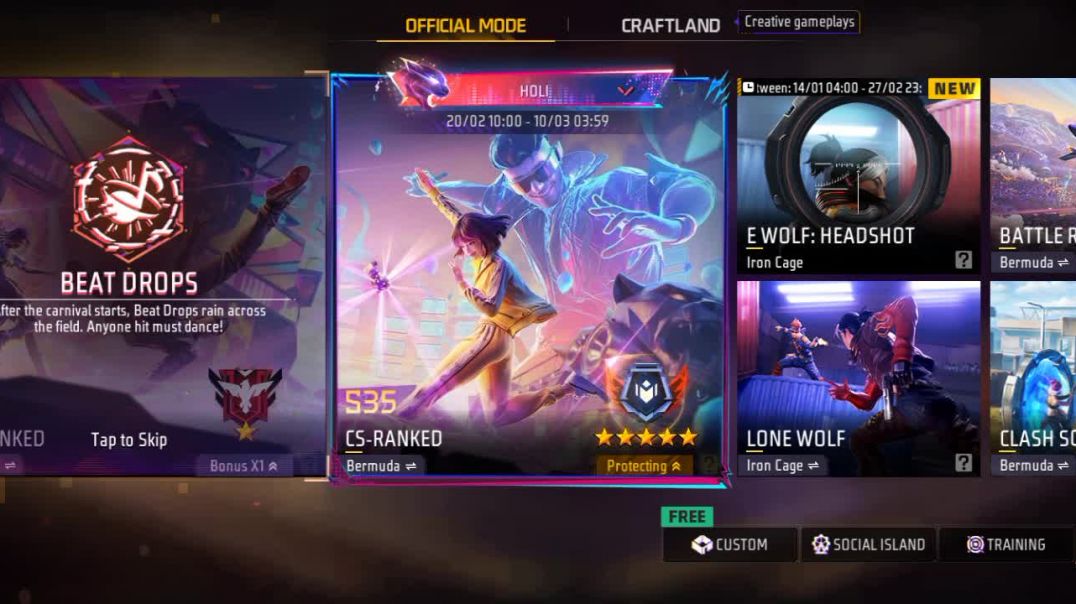This screenshot has height=604, width=1076.
Task: Change the CS-Ranked Bermuda map
Action: (x=385, y=466)
